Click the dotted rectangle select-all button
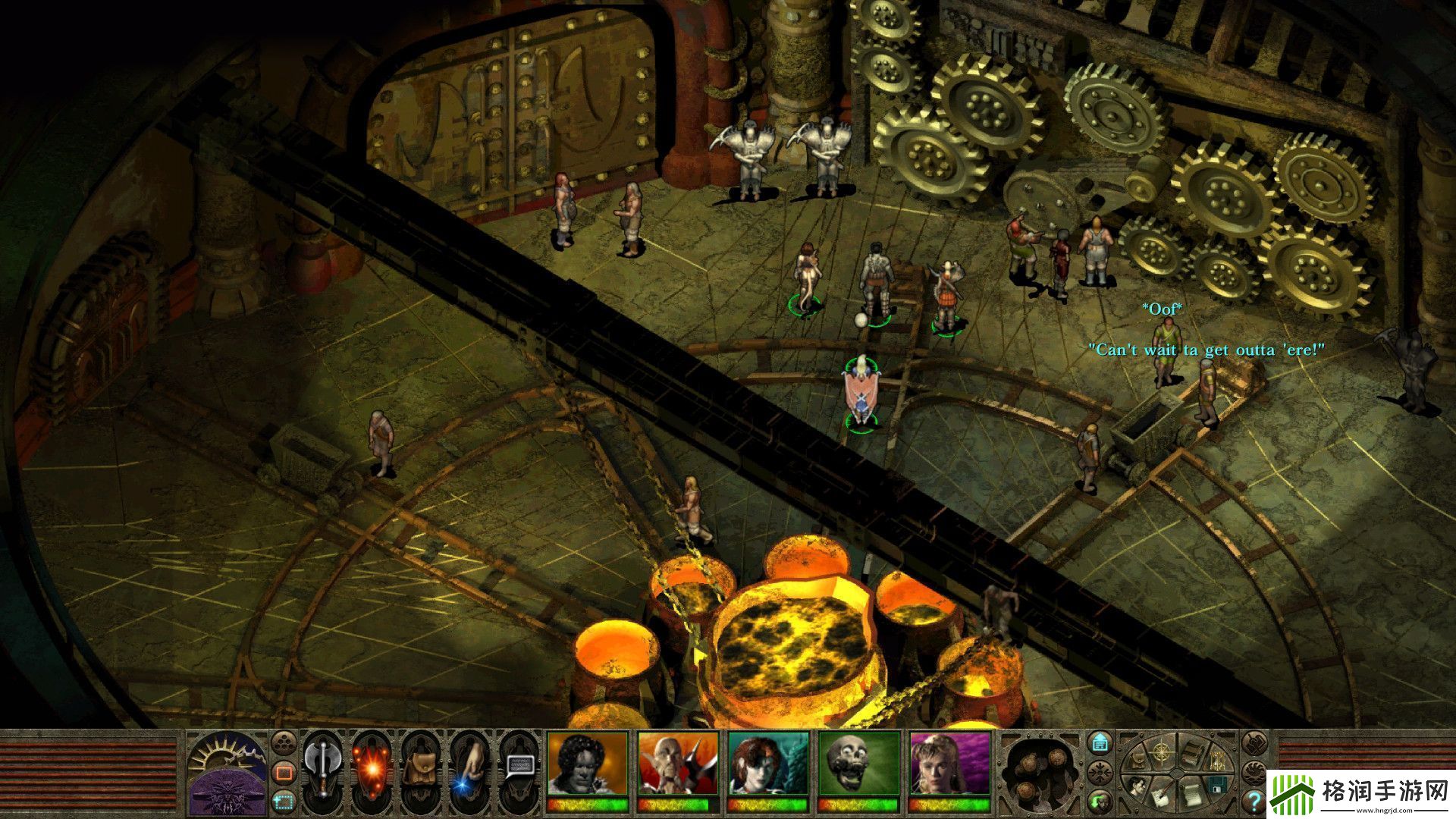The height and width of the screenshot is (819, 1456). (x=284, y=799)
